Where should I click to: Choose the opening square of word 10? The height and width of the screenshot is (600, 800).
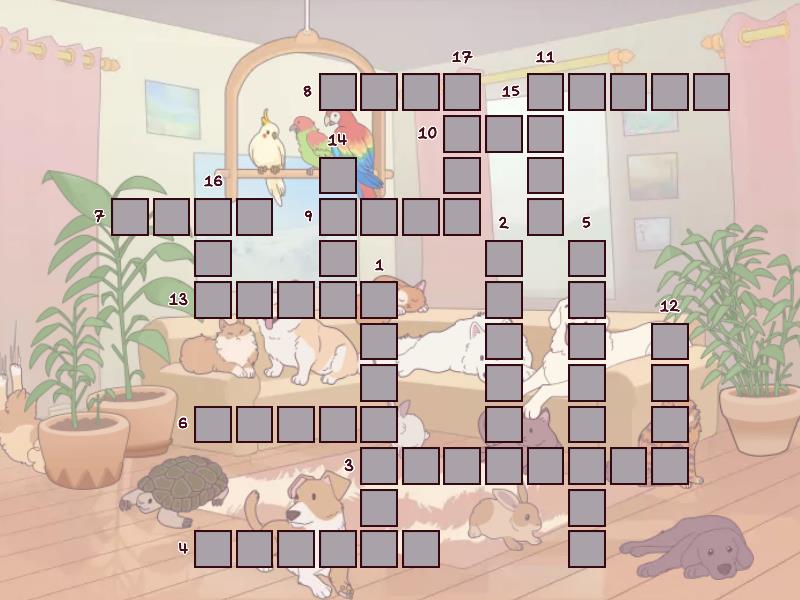(x=462, y=133)
